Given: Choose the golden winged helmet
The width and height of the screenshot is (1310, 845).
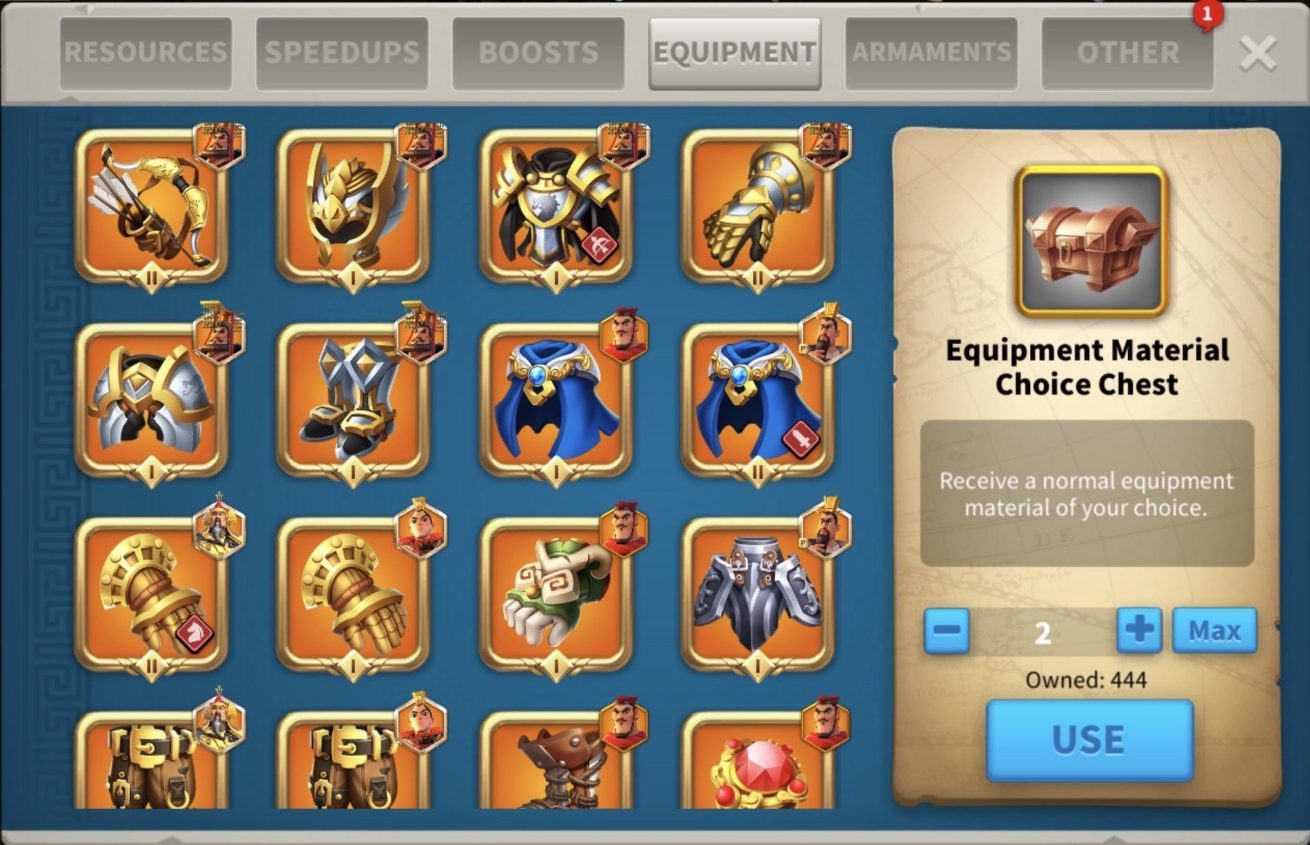Looking at the screenshot, I should (353, 207).
